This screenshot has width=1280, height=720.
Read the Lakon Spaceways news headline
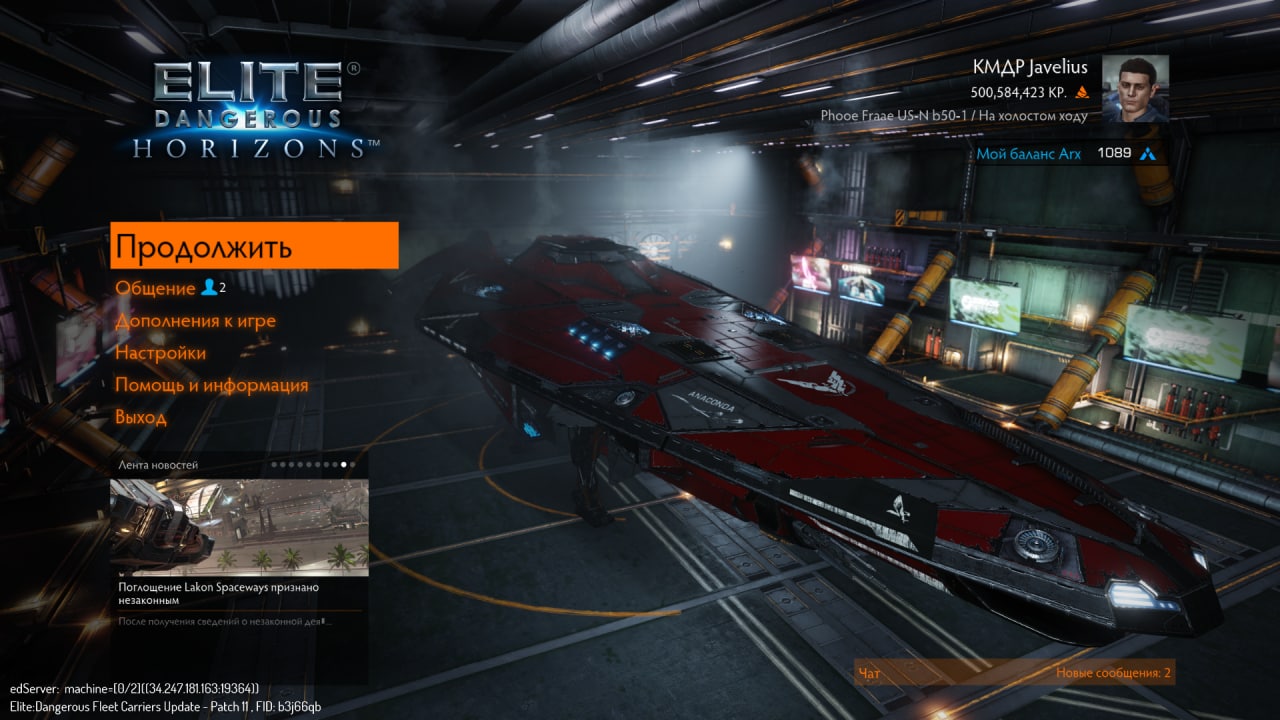point(218,594)
